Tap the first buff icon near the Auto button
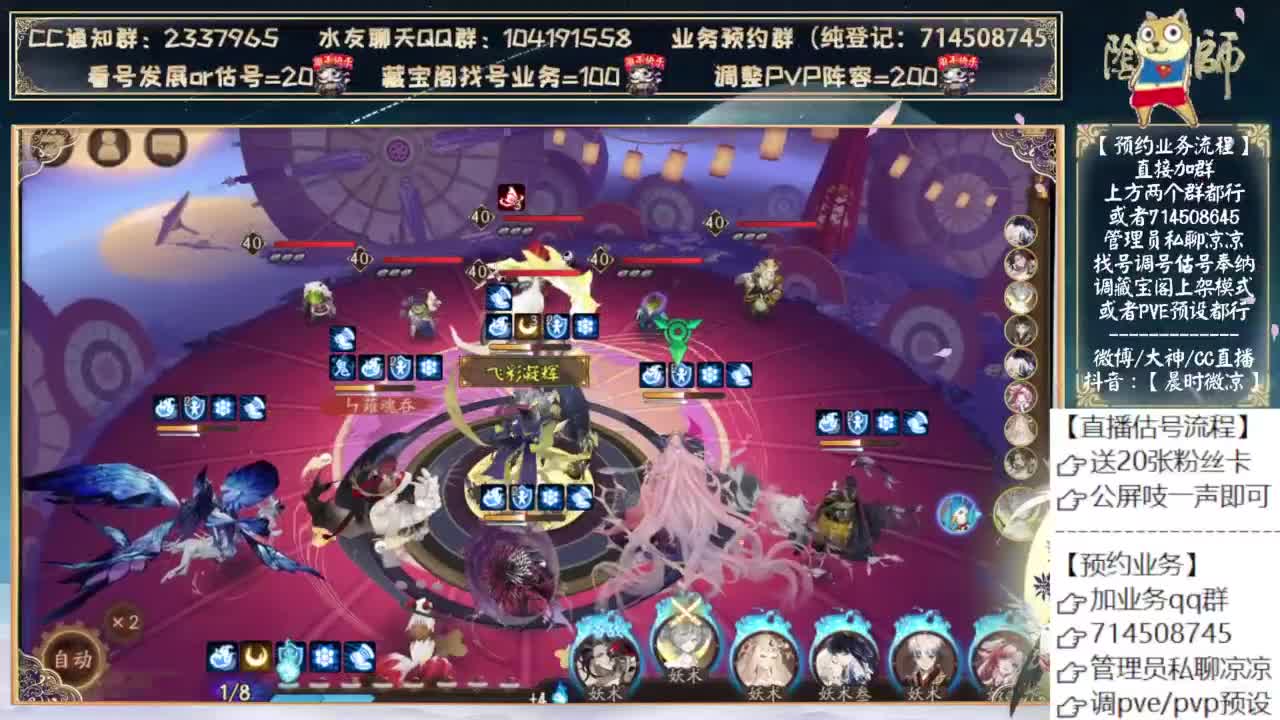The height and width of the screenshot is (720, 1280). point(222,655)
